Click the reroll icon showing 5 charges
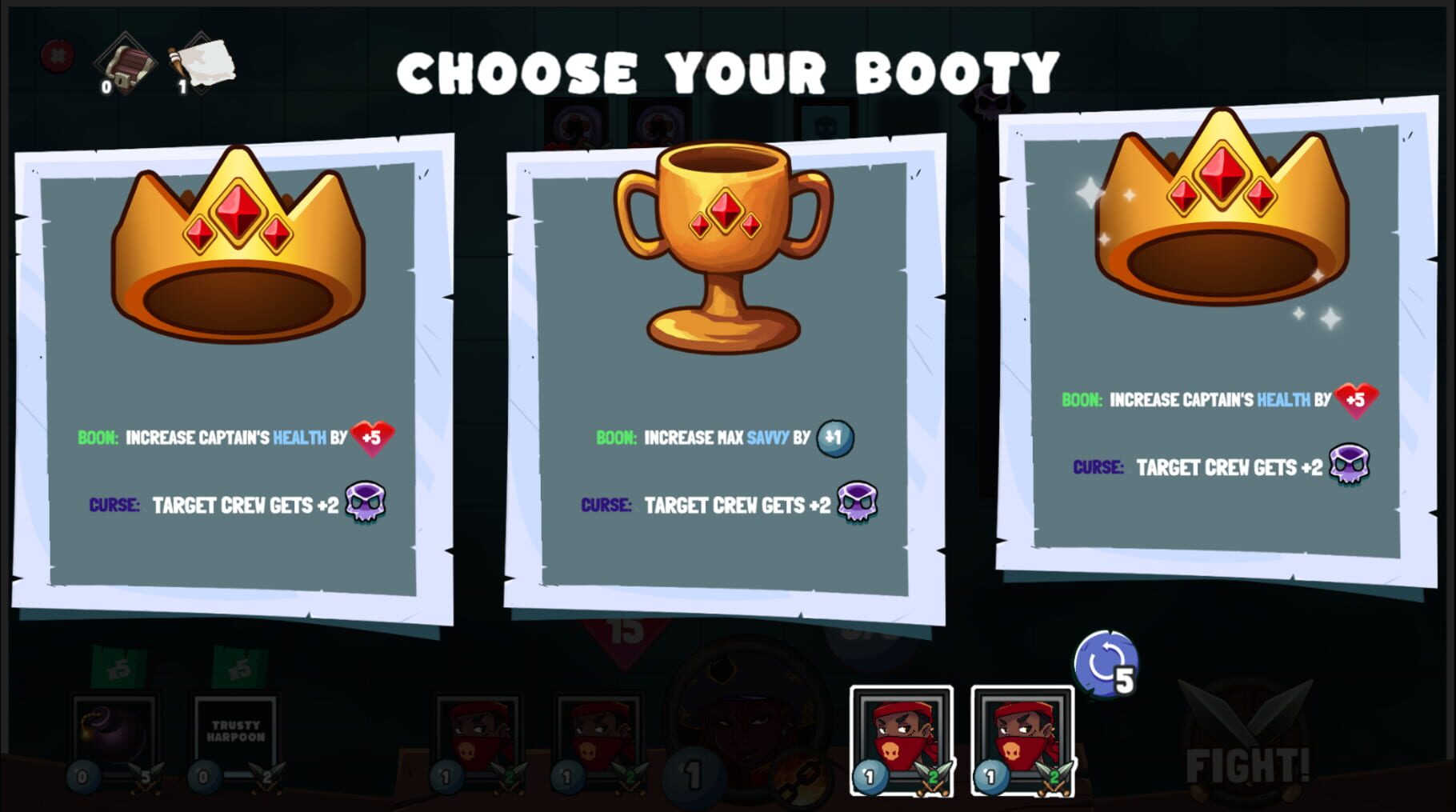 pyautogui.click(x=1106, y=666)
